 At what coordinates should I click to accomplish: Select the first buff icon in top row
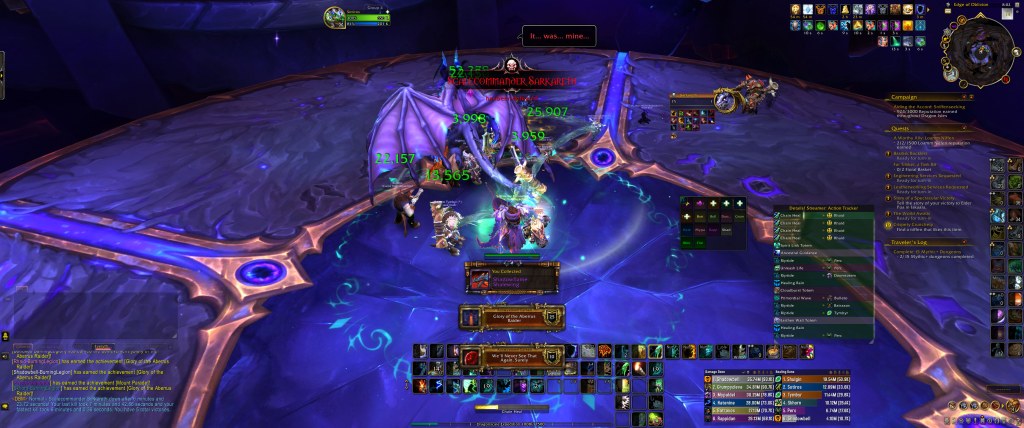(796, 10)
